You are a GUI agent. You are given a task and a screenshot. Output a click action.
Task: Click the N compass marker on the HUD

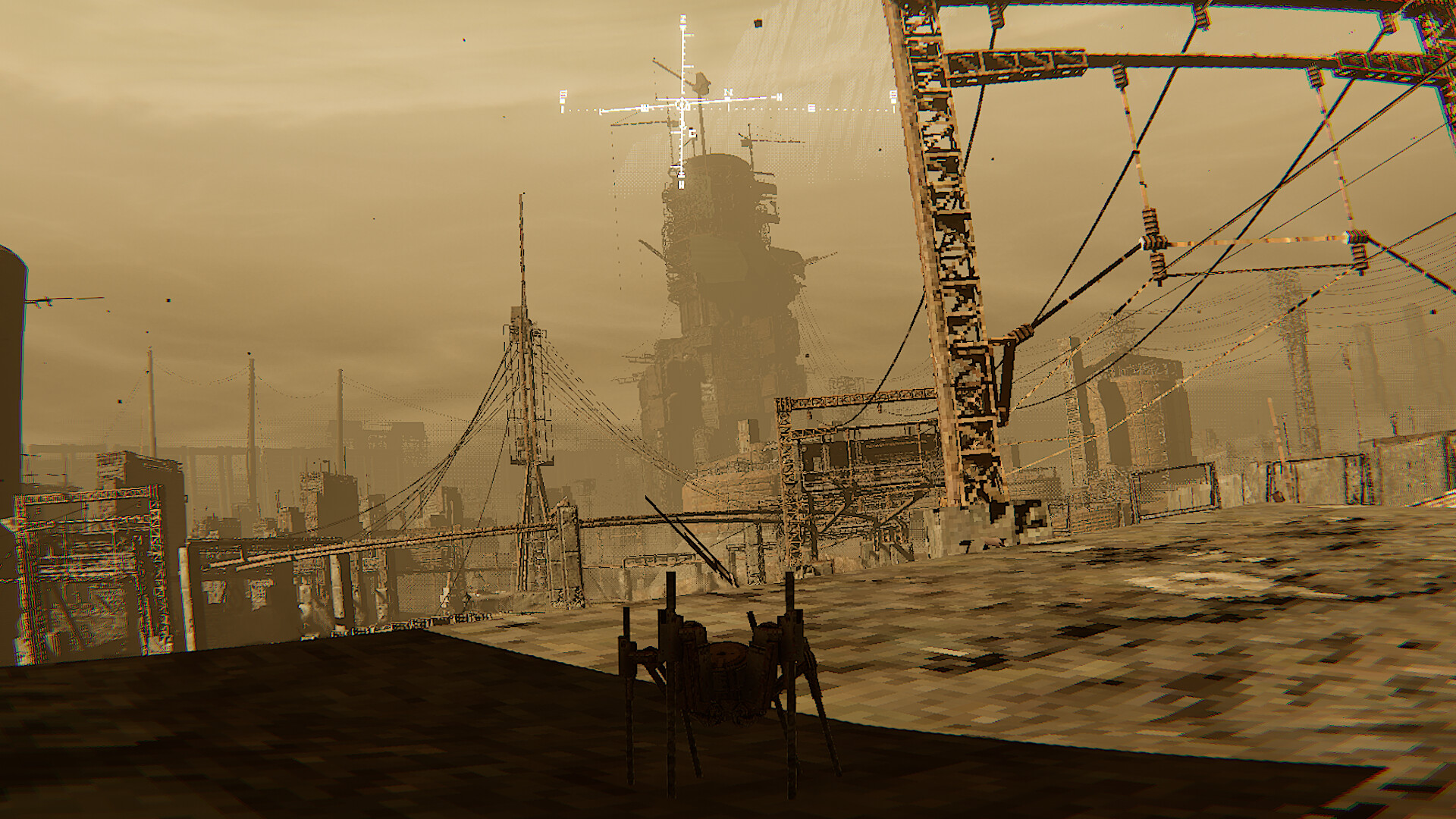click(729, 93)
